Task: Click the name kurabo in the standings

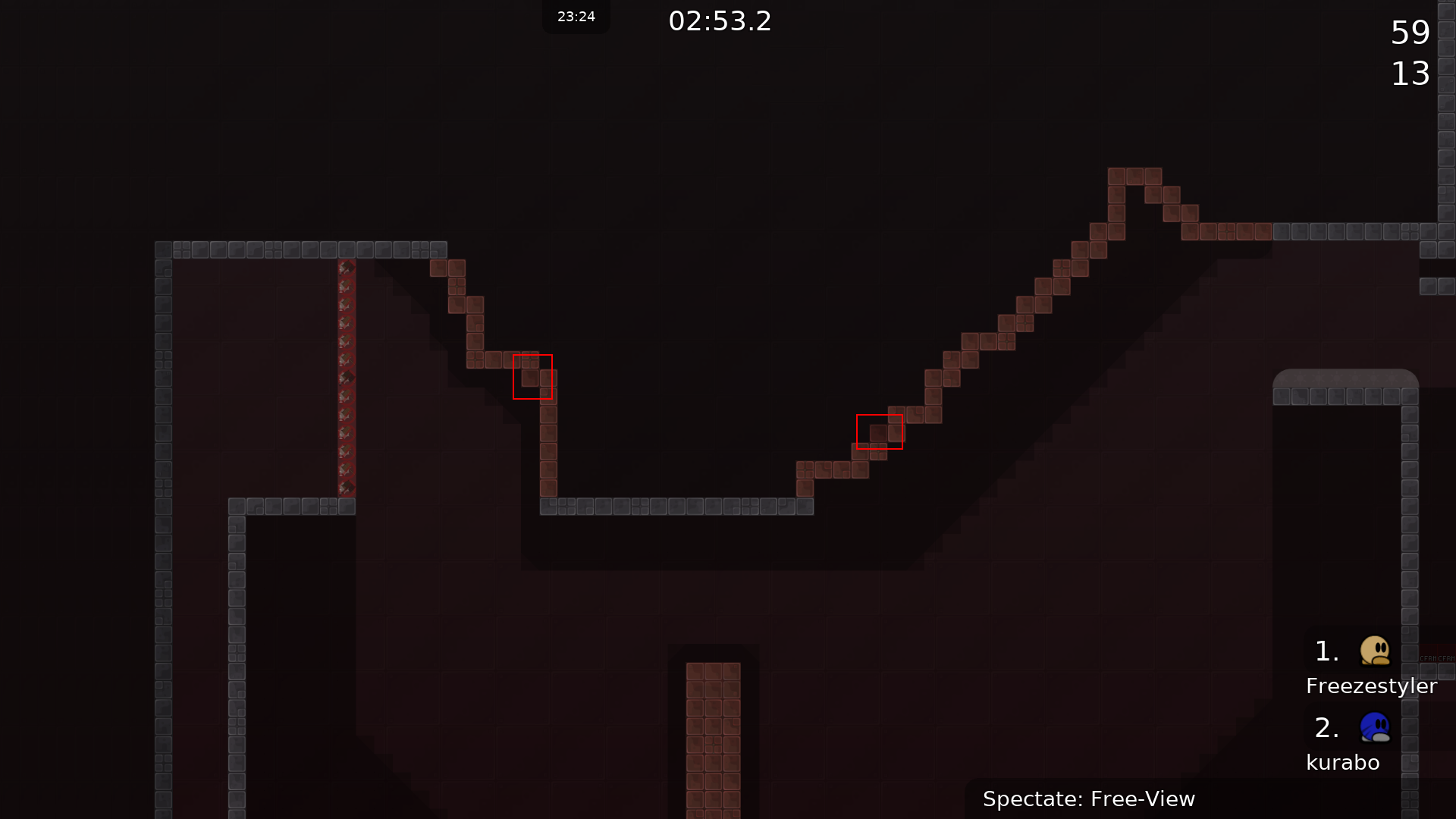Action: click(x=1344, y=762)
